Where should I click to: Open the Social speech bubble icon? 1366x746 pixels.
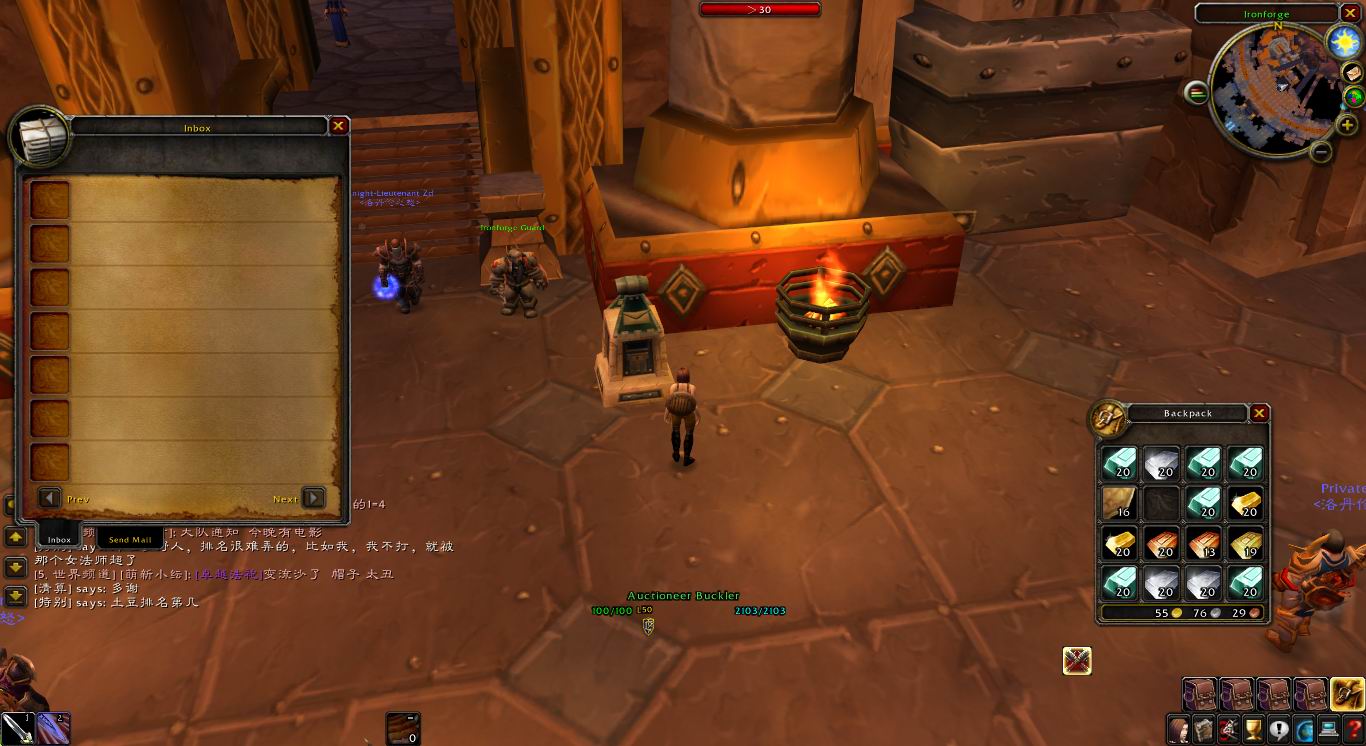coord(1279,729)
